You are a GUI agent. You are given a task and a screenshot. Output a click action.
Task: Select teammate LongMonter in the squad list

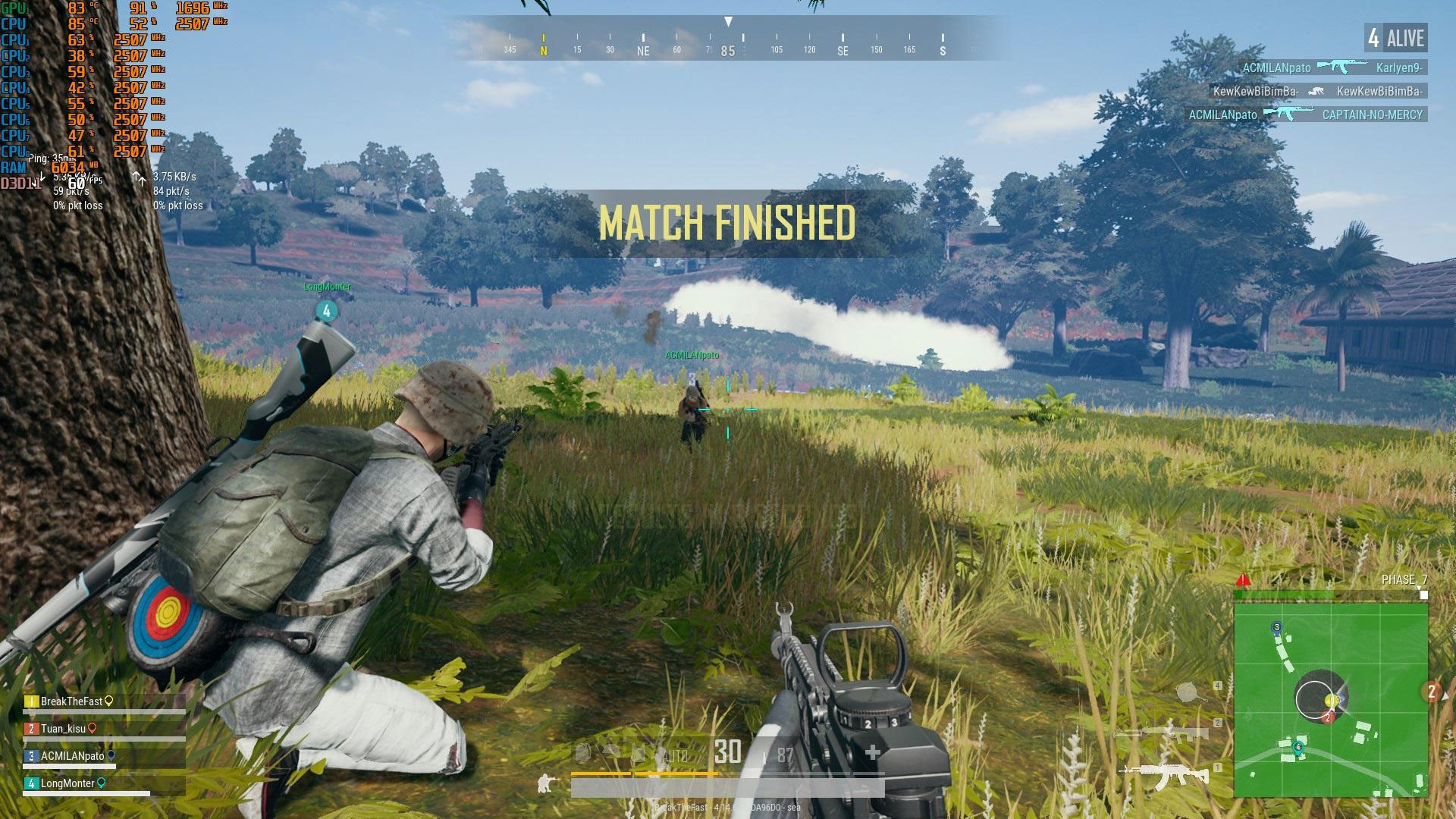[x=67, y=783]
